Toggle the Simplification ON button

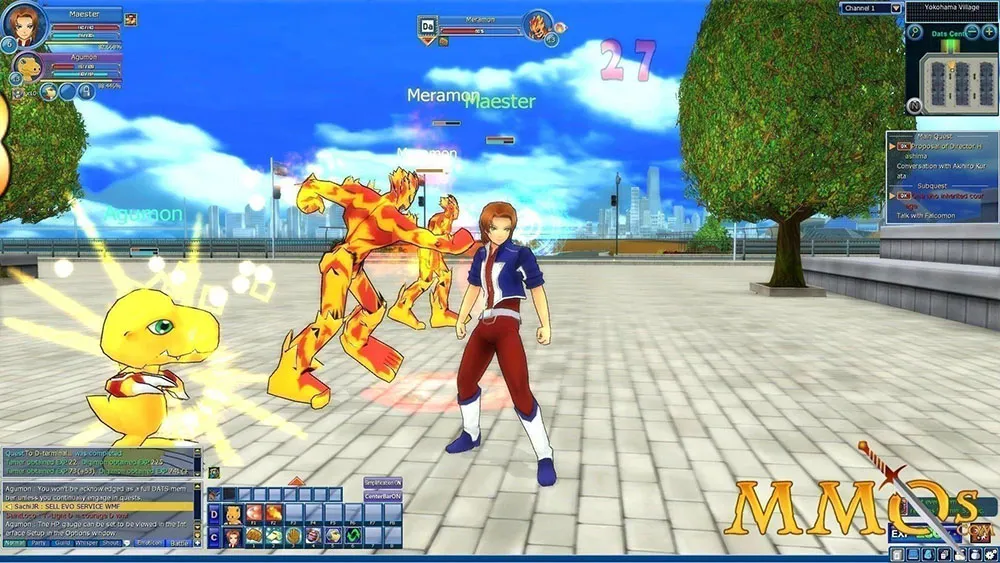point(382,482)
